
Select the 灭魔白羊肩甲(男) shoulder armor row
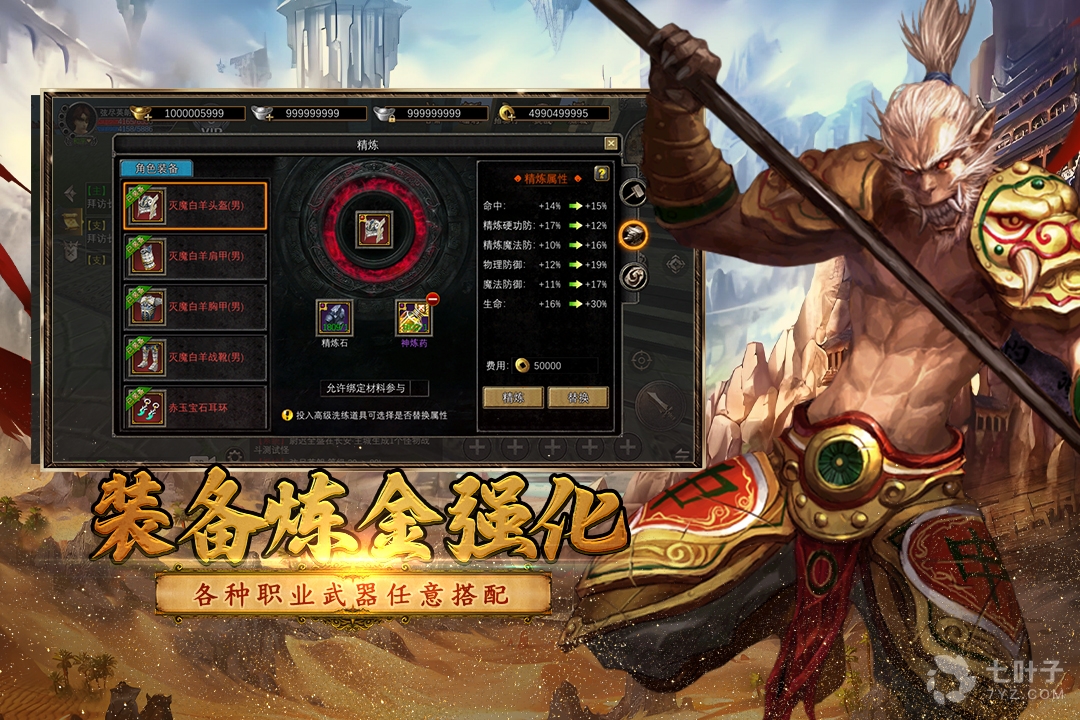195,256
